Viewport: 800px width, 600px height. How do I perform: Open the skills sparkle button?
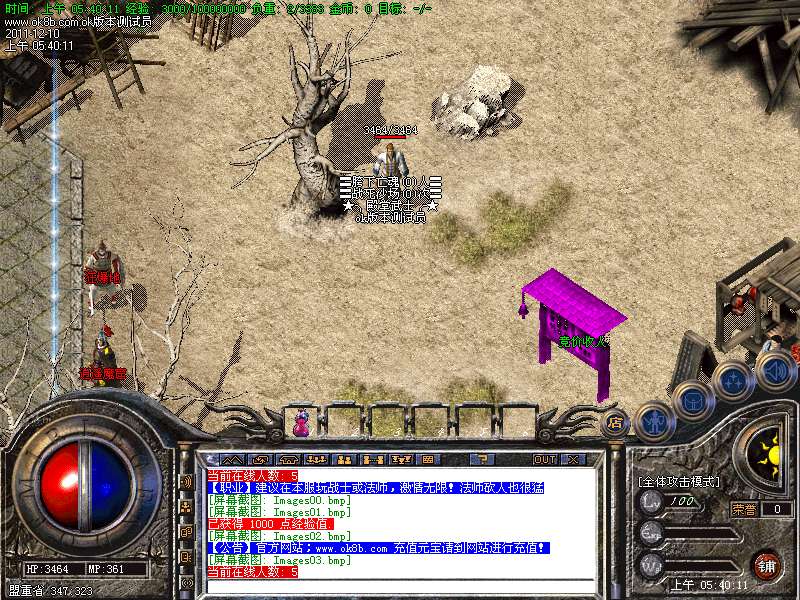coord(733,381)
